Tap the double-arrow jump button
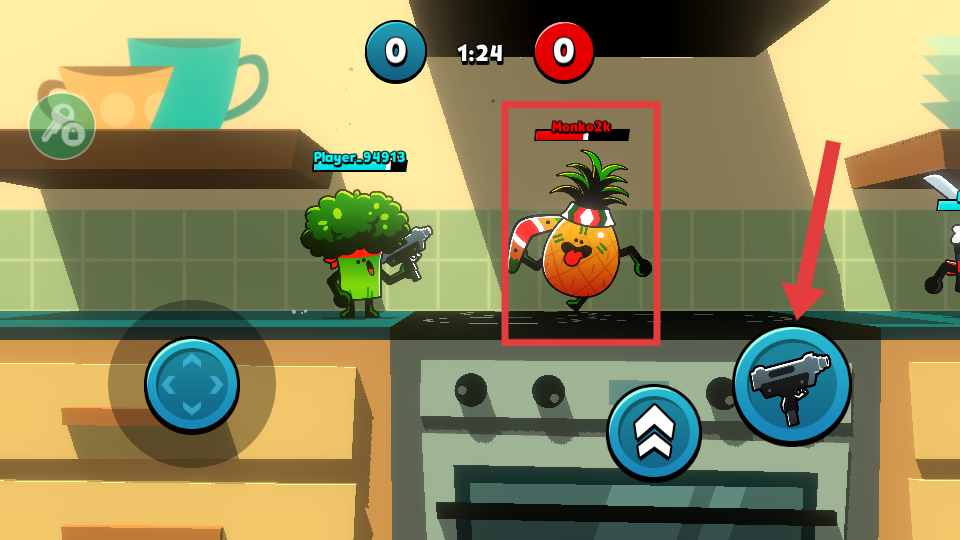960x540 pixels. [653, 432]
